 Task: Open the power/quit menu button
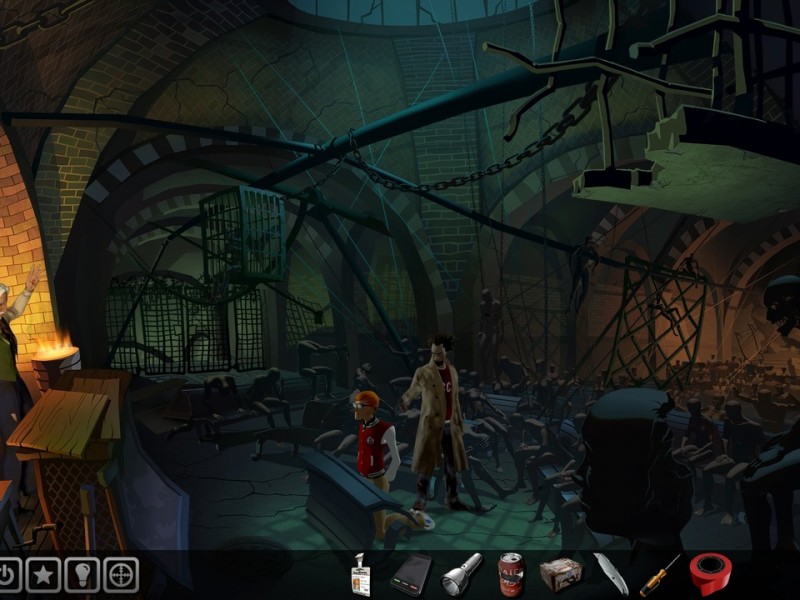(x=8, y=574)
